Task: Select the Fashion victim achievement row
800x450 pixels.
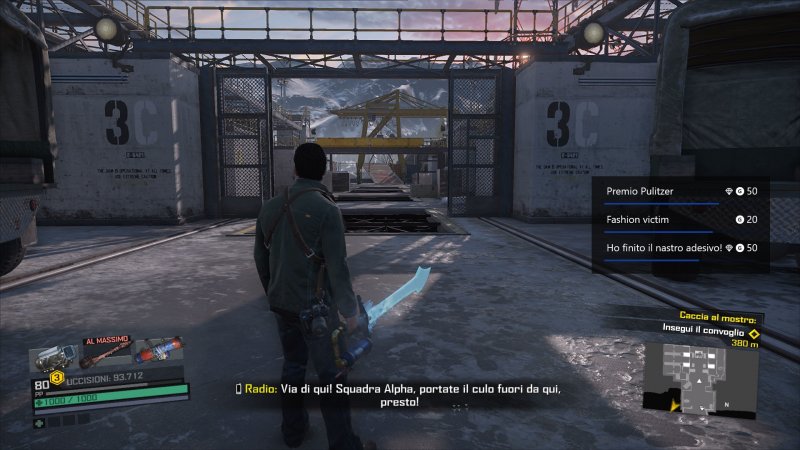Action: click(x=681, y=219)
